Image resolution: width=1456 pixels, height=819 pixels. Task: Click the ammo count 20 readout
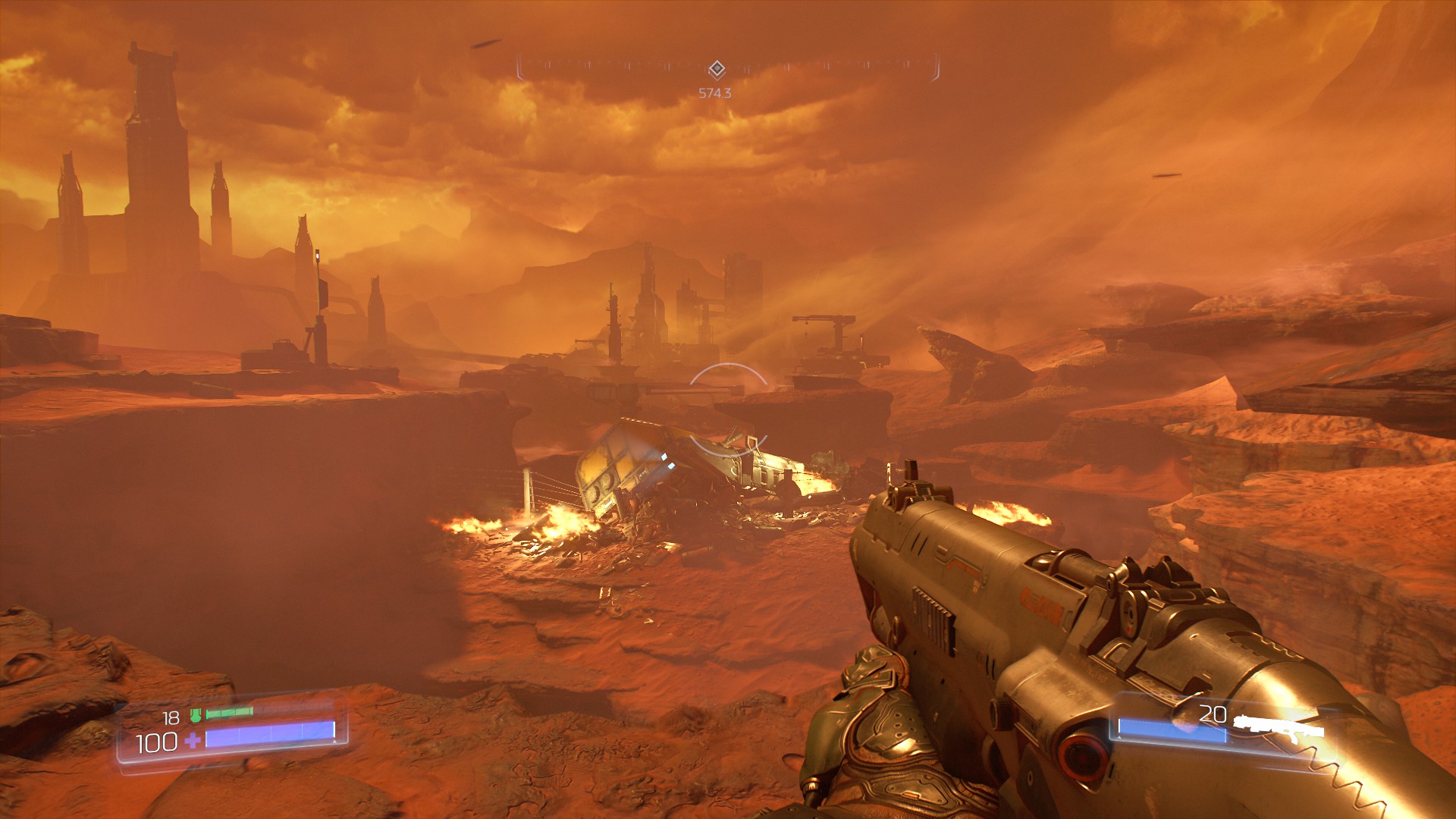tap(1213, 714)
